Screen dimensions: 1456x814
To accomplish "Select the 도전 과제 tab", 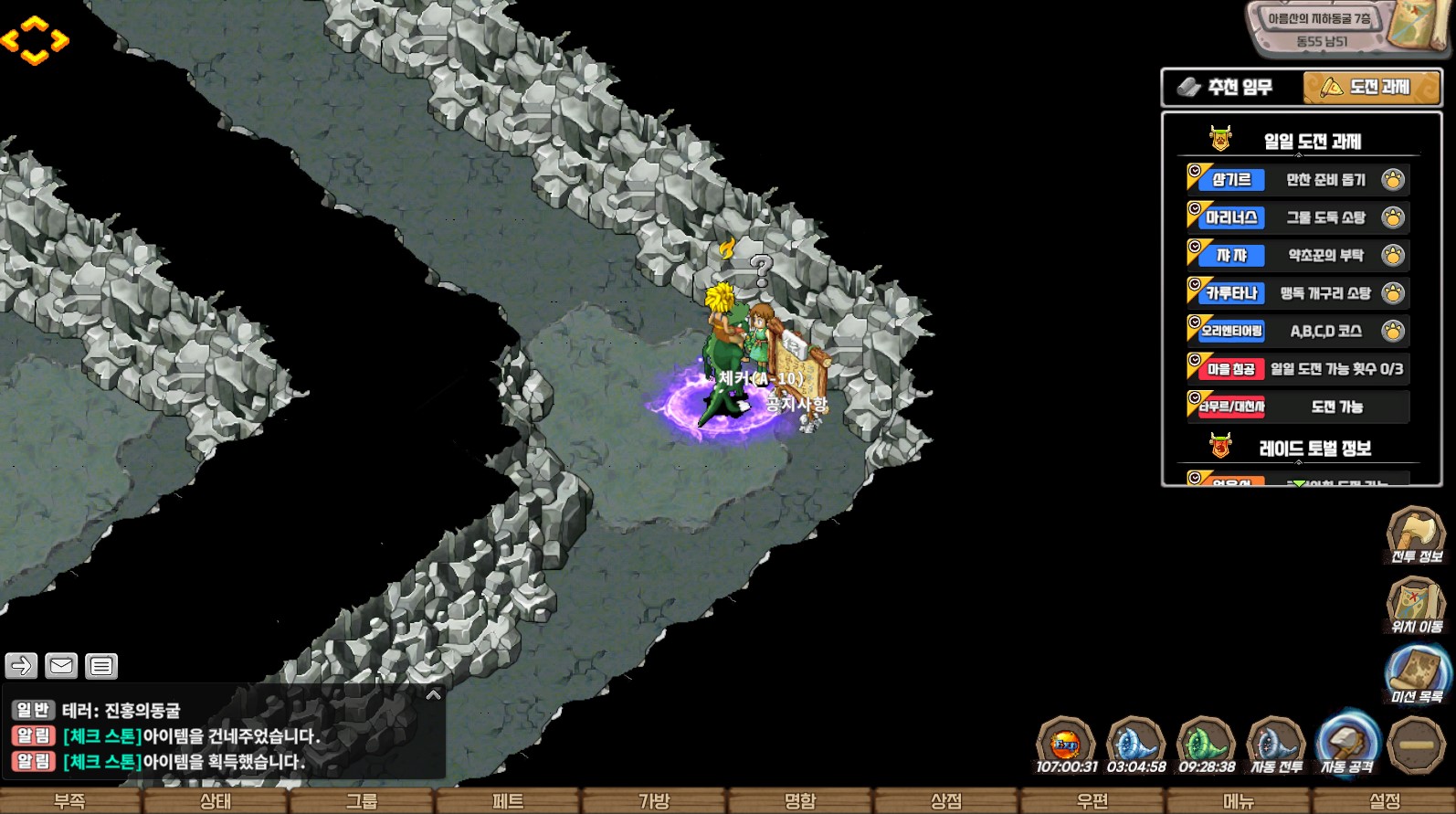I will 1371,88.
